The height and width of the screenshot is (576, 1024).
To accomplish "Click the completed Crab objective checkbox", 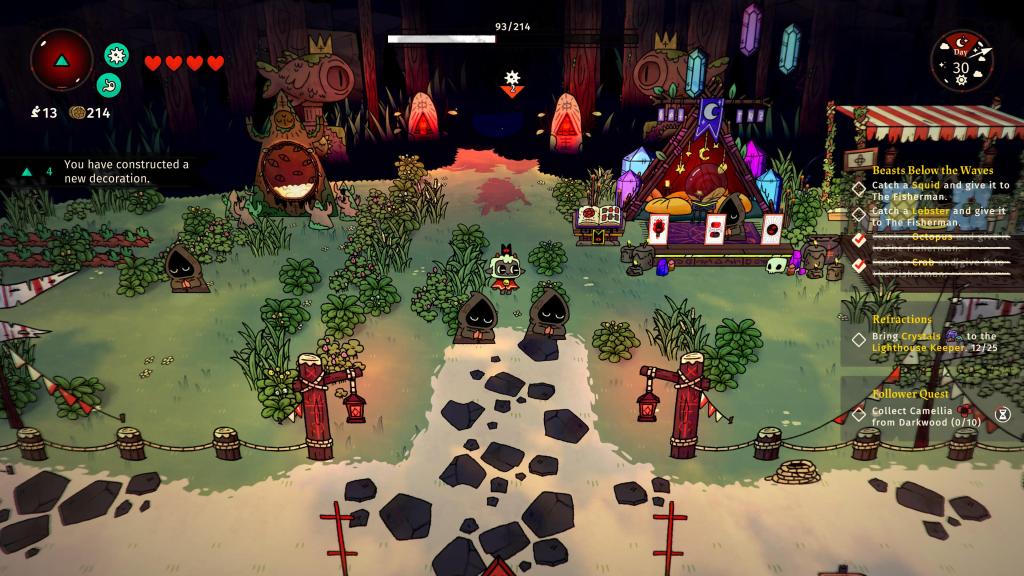I will tap(858, 265).
